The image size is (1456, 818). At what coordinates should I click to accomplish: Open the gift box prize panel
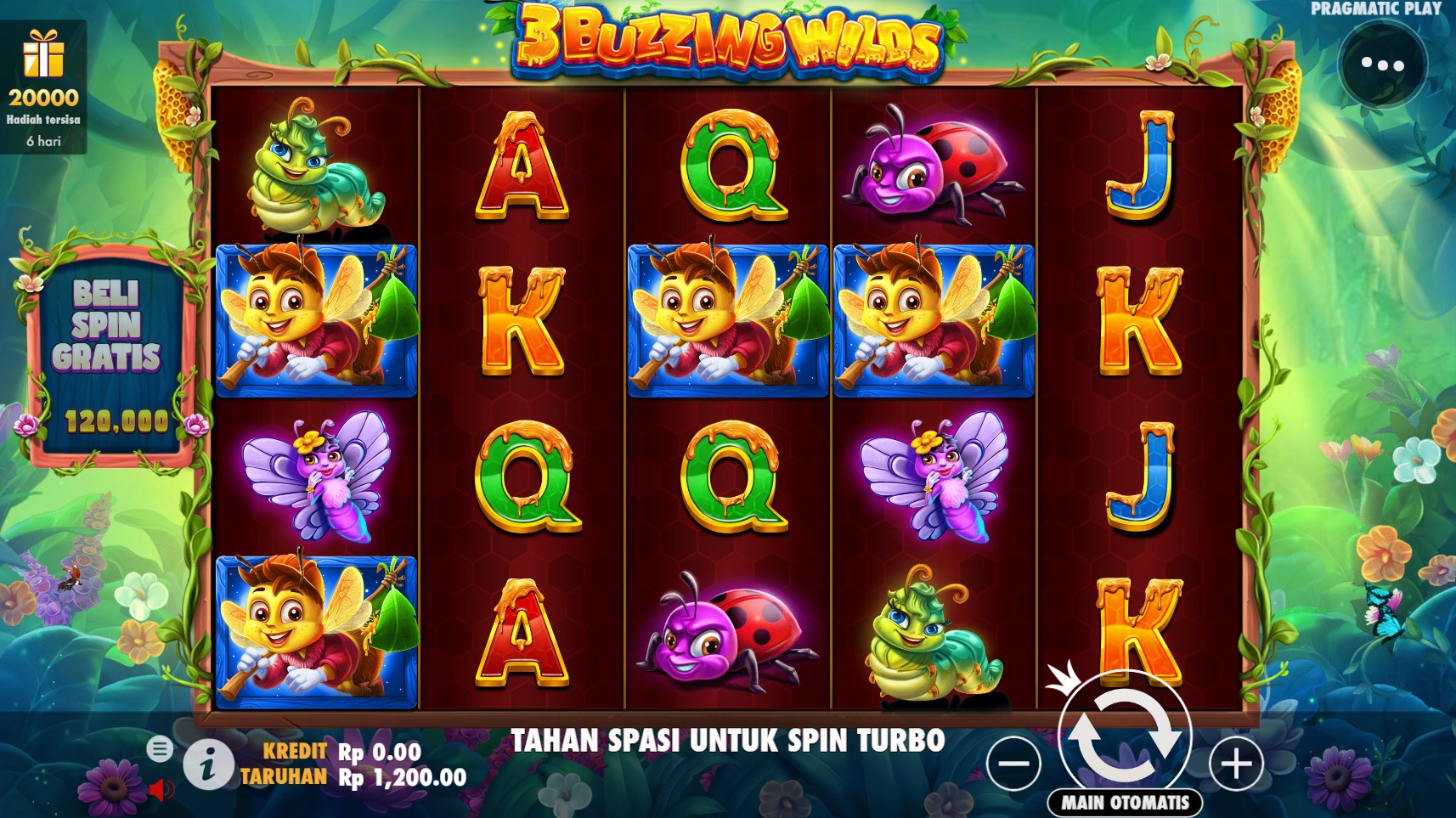pos(43,87)
